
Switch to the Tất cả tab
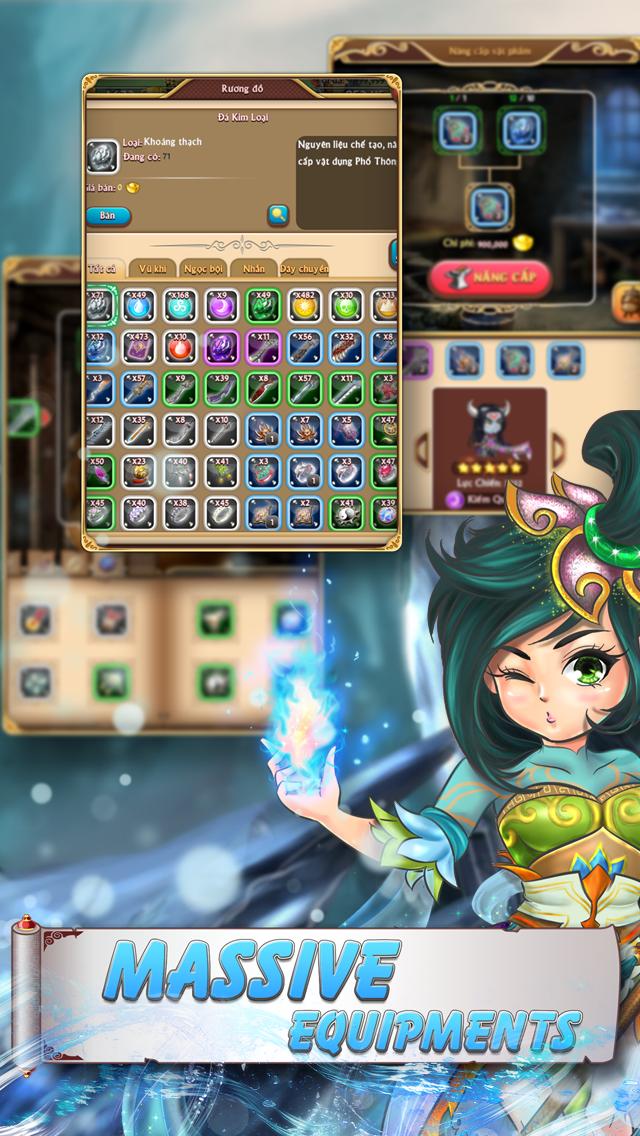(103, 268)
